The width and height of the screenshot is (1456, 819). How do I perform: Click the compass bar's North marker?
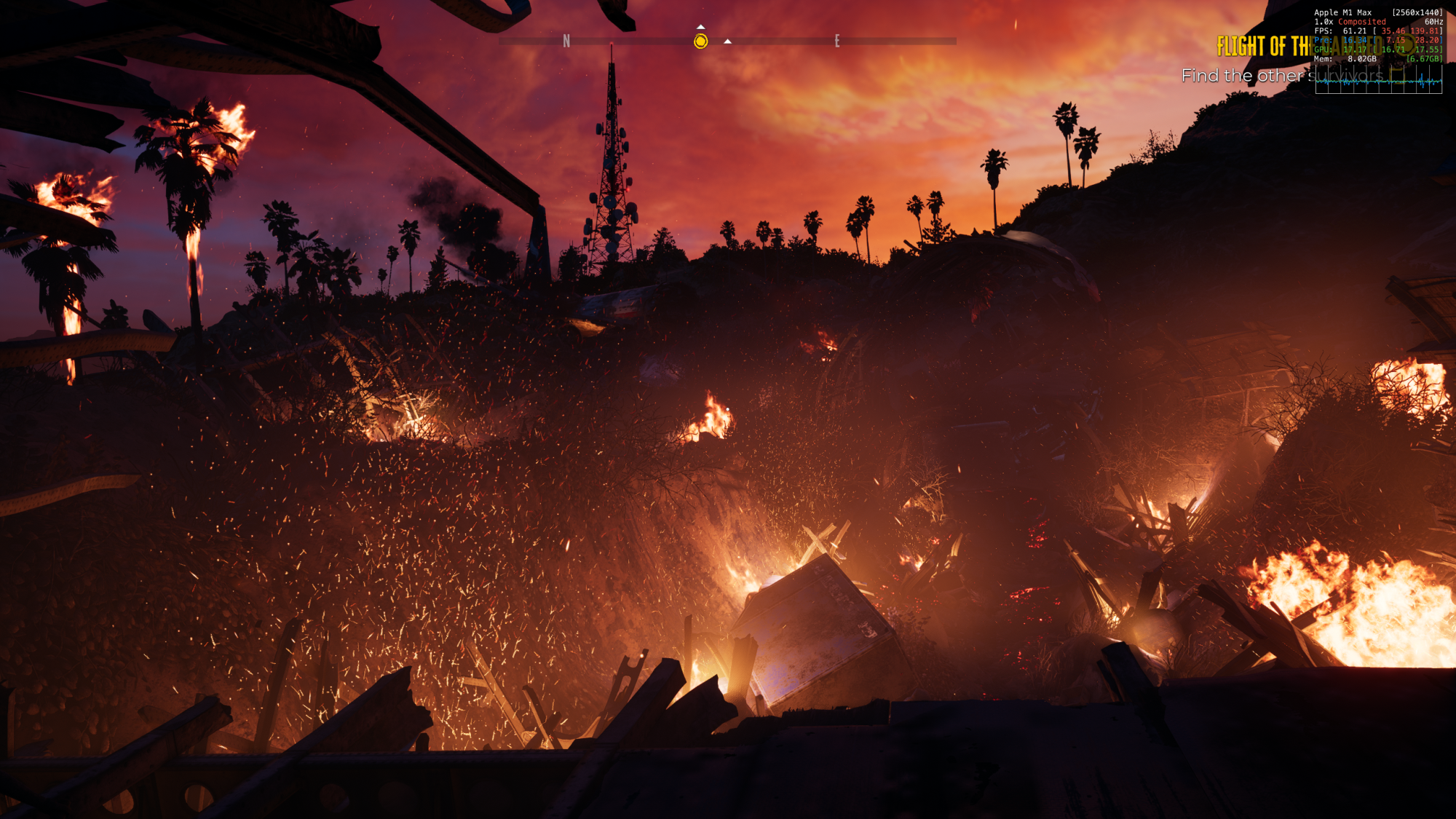coord(566,41)
